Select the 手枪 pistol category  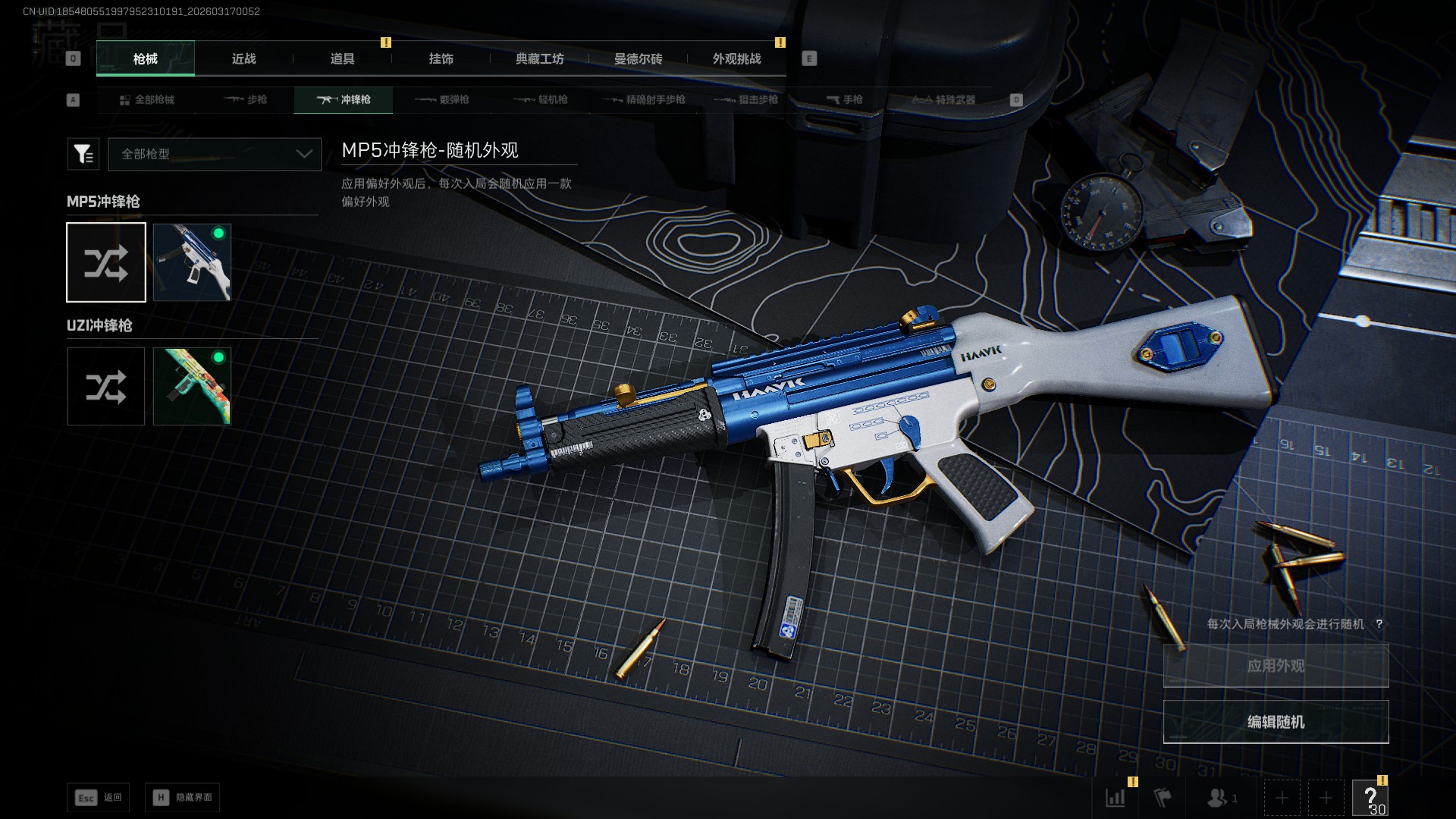pyautogui.click(x=845, y=100)
